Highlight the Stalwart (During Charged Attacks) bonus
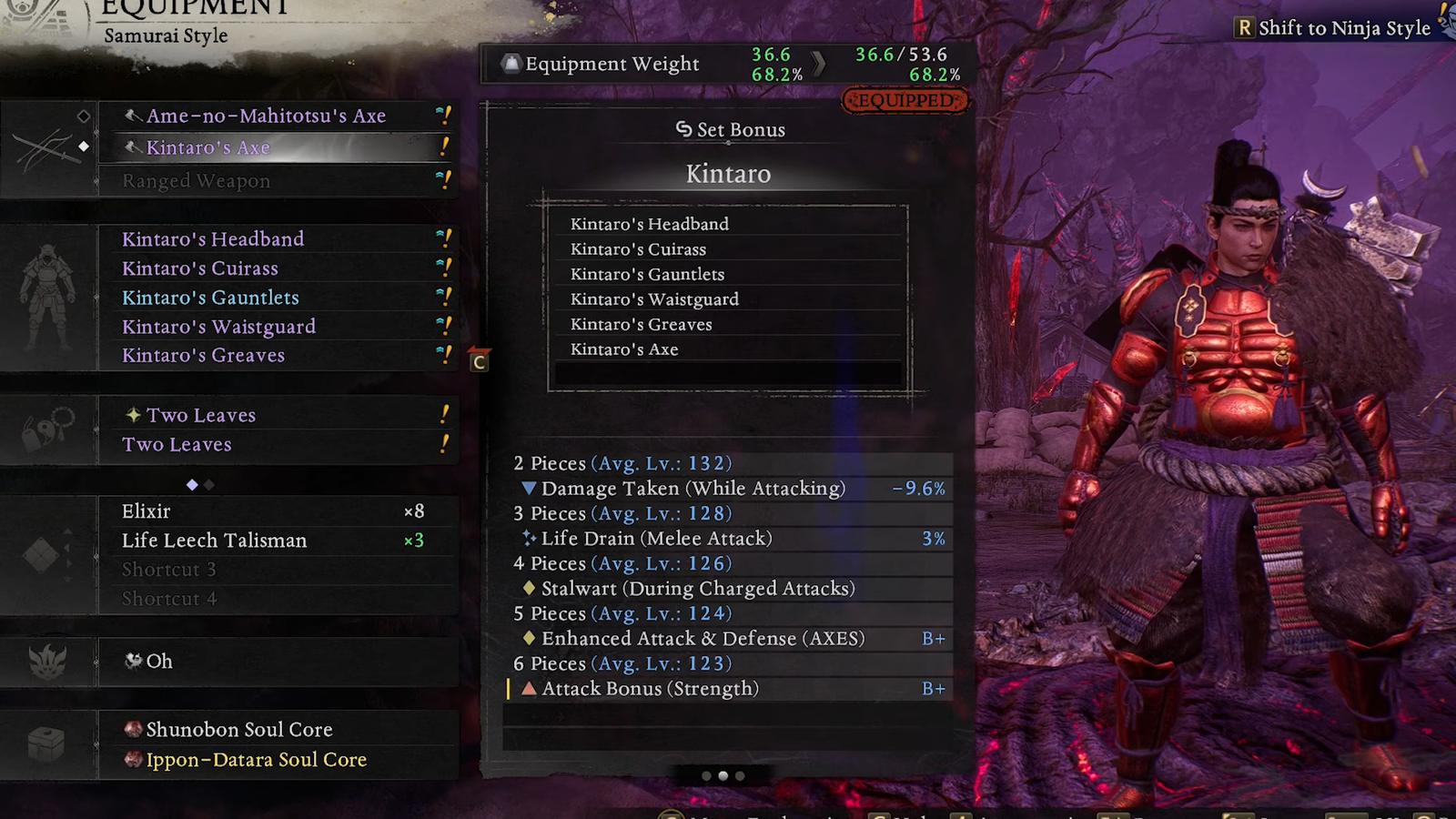 pos(728,589)
